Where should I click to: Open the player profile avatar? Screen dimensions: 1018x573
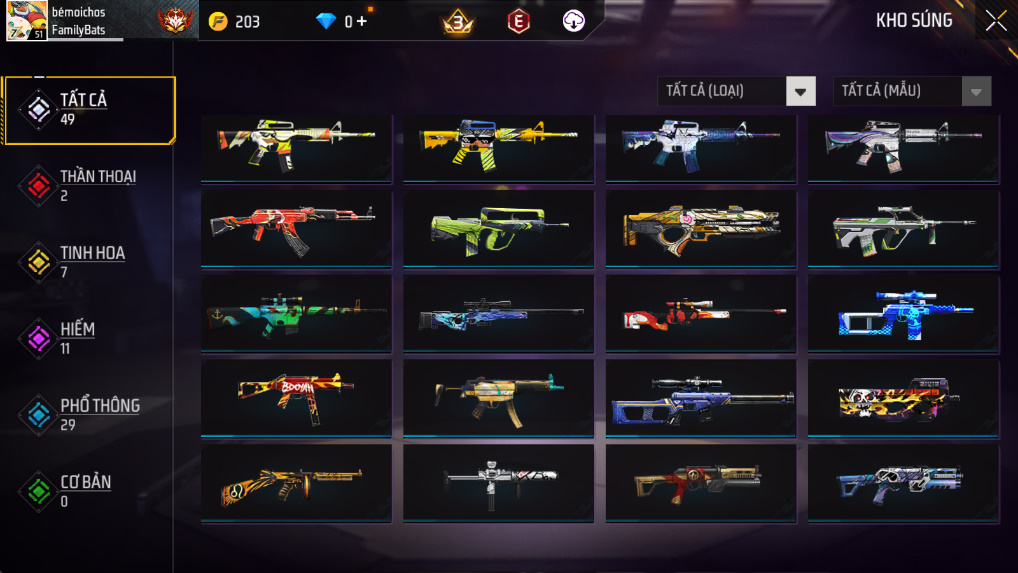pyautogui.click(x=26, y=21)
